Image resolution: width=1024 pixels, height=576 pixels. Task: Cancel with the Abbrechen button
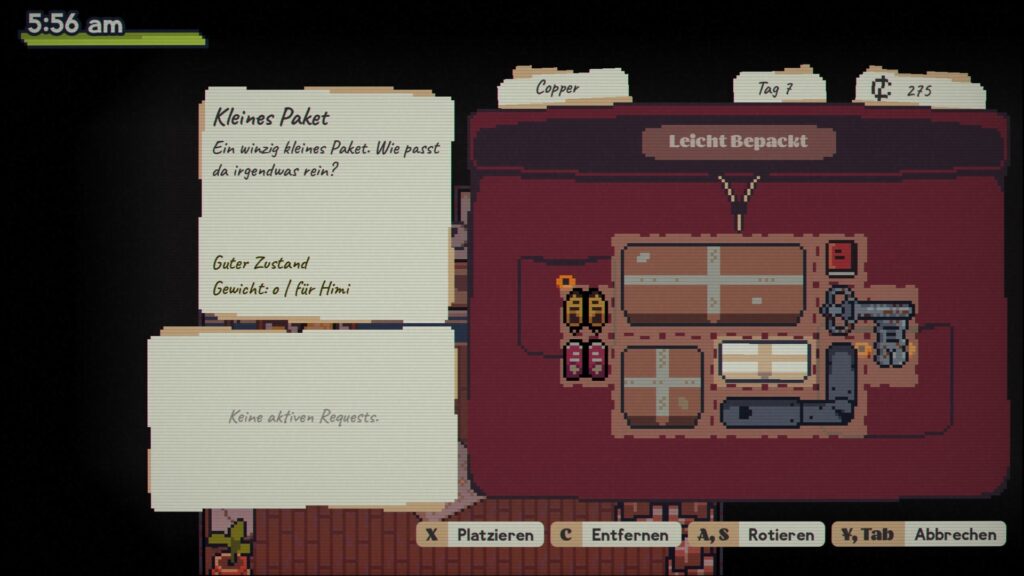(918, 534)
